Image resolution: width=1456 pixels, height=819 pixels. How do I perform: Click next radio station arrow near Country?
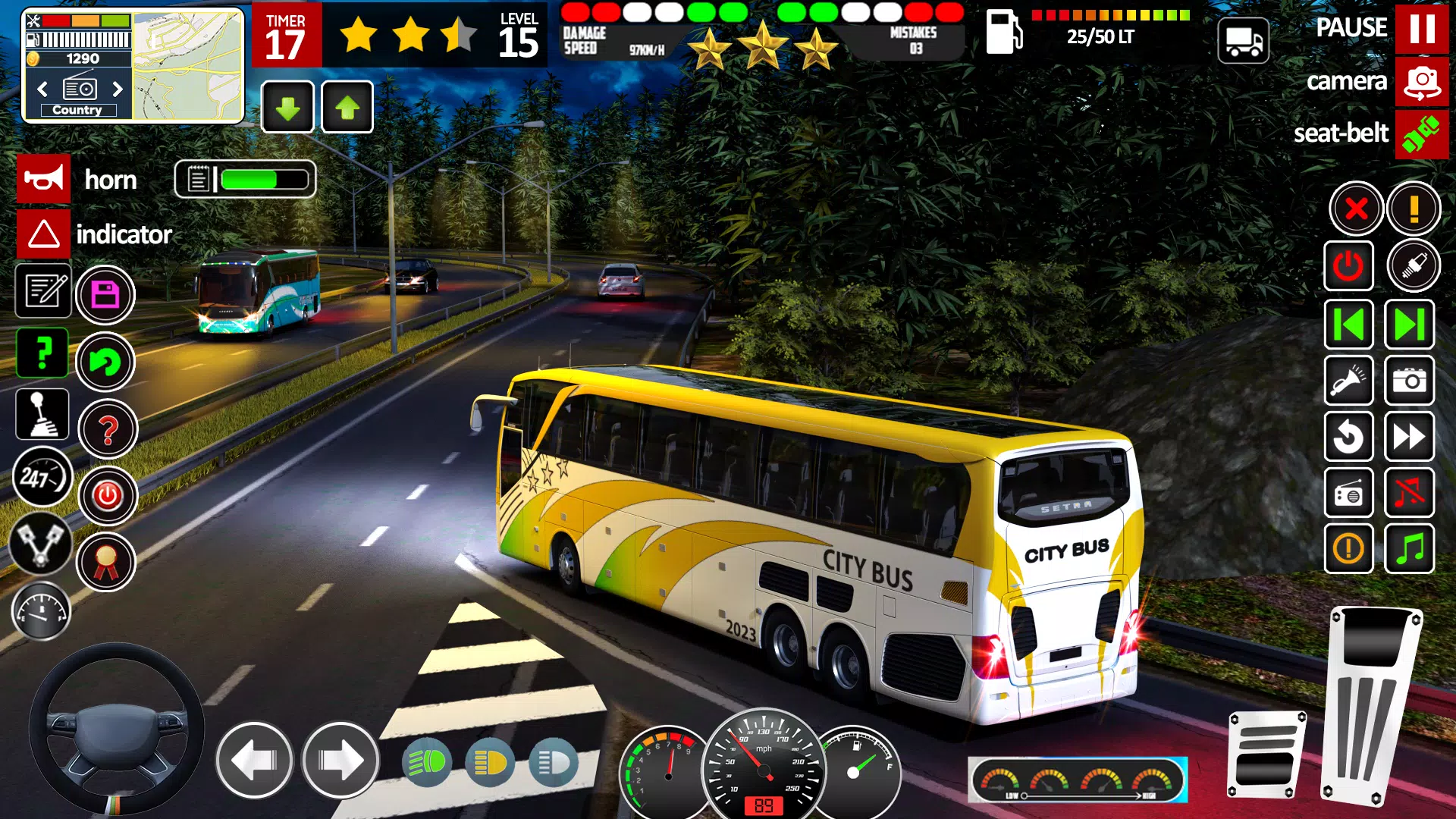(118, 89)
